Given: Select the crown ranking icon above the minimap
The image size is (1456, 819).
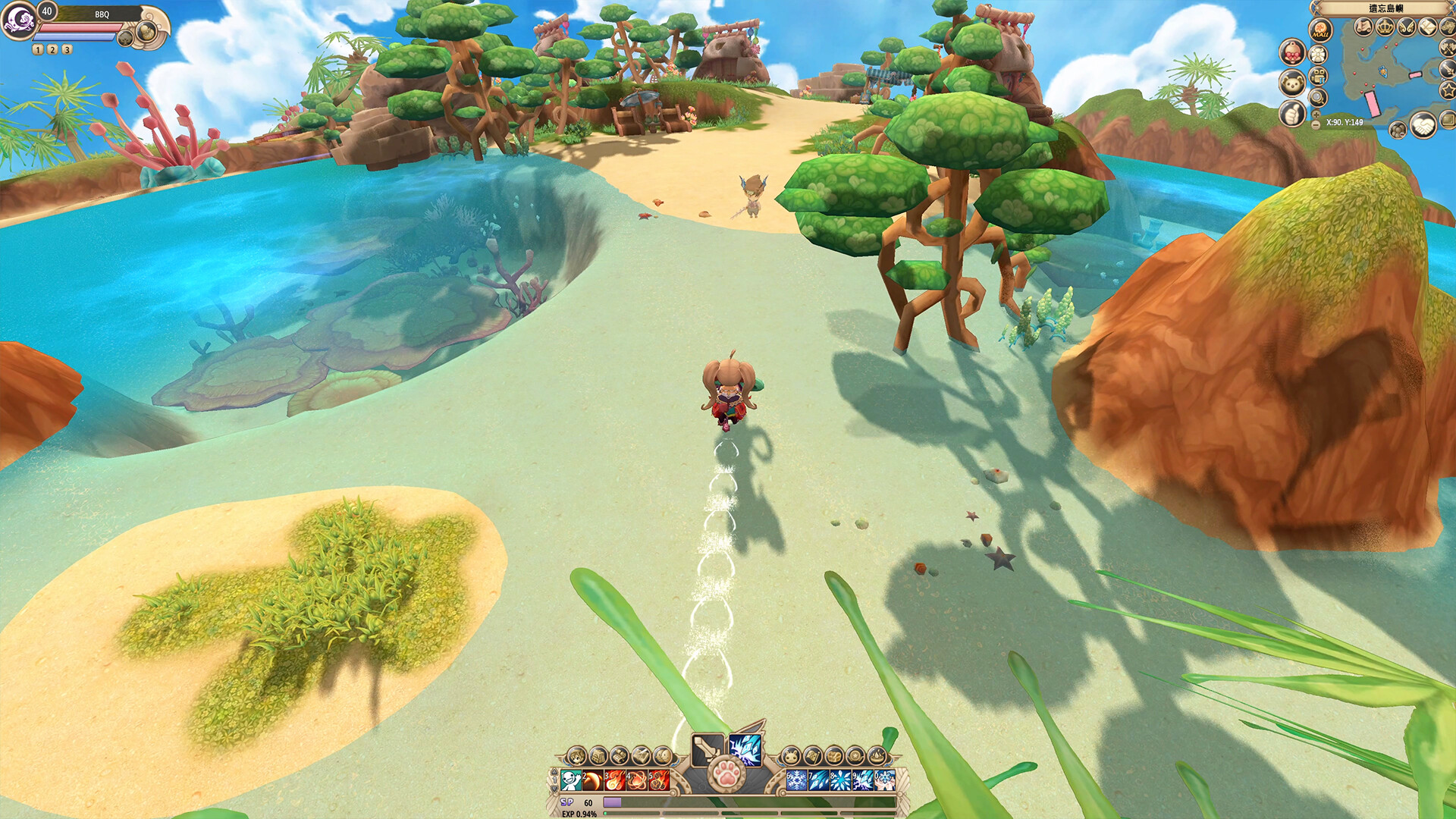Looking at the screenshot, I should 1385,27.
